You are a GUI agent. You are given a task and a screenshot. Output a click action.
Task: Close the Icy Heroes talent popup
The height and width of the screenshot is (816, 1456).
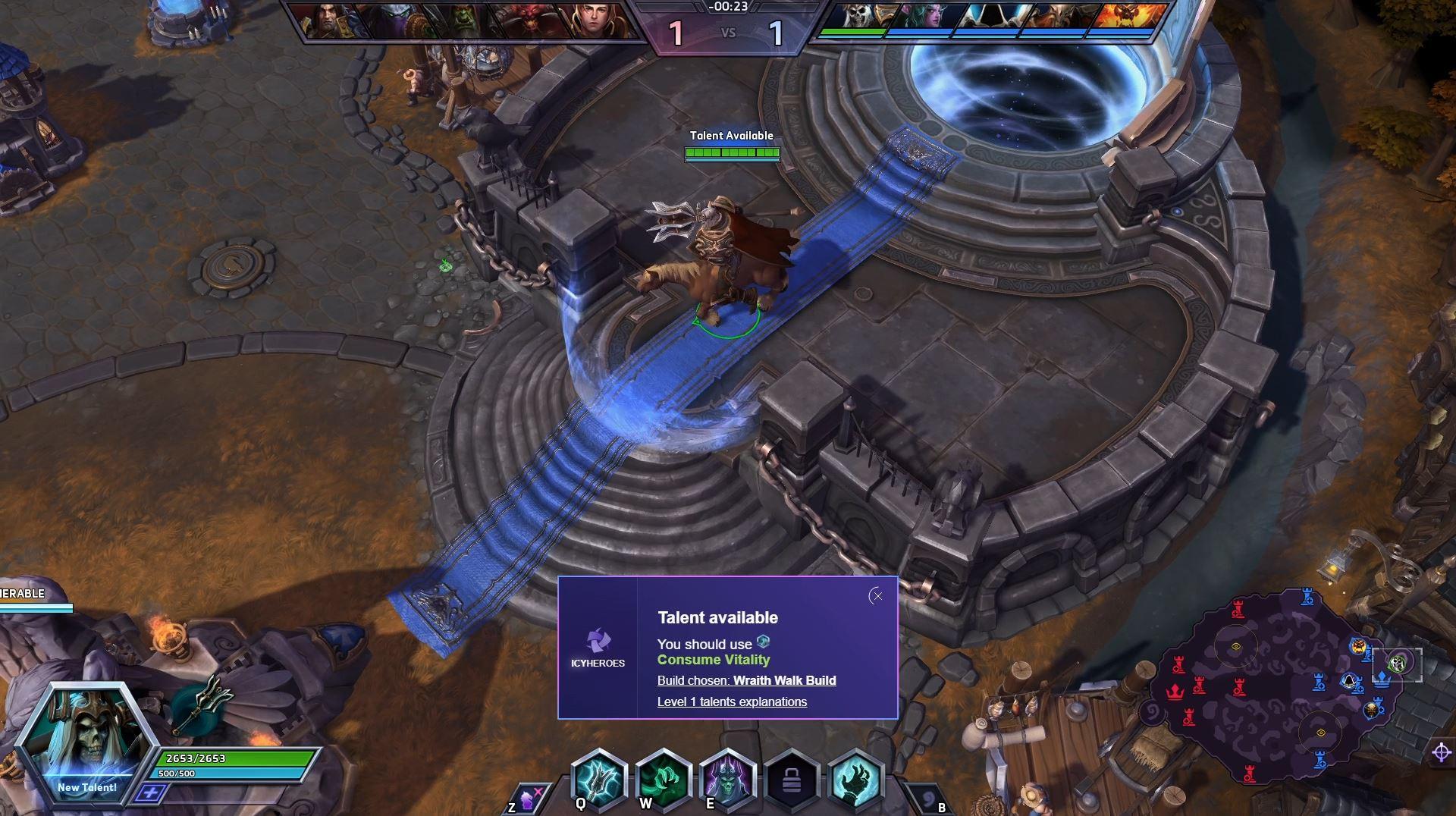[877, 596]
